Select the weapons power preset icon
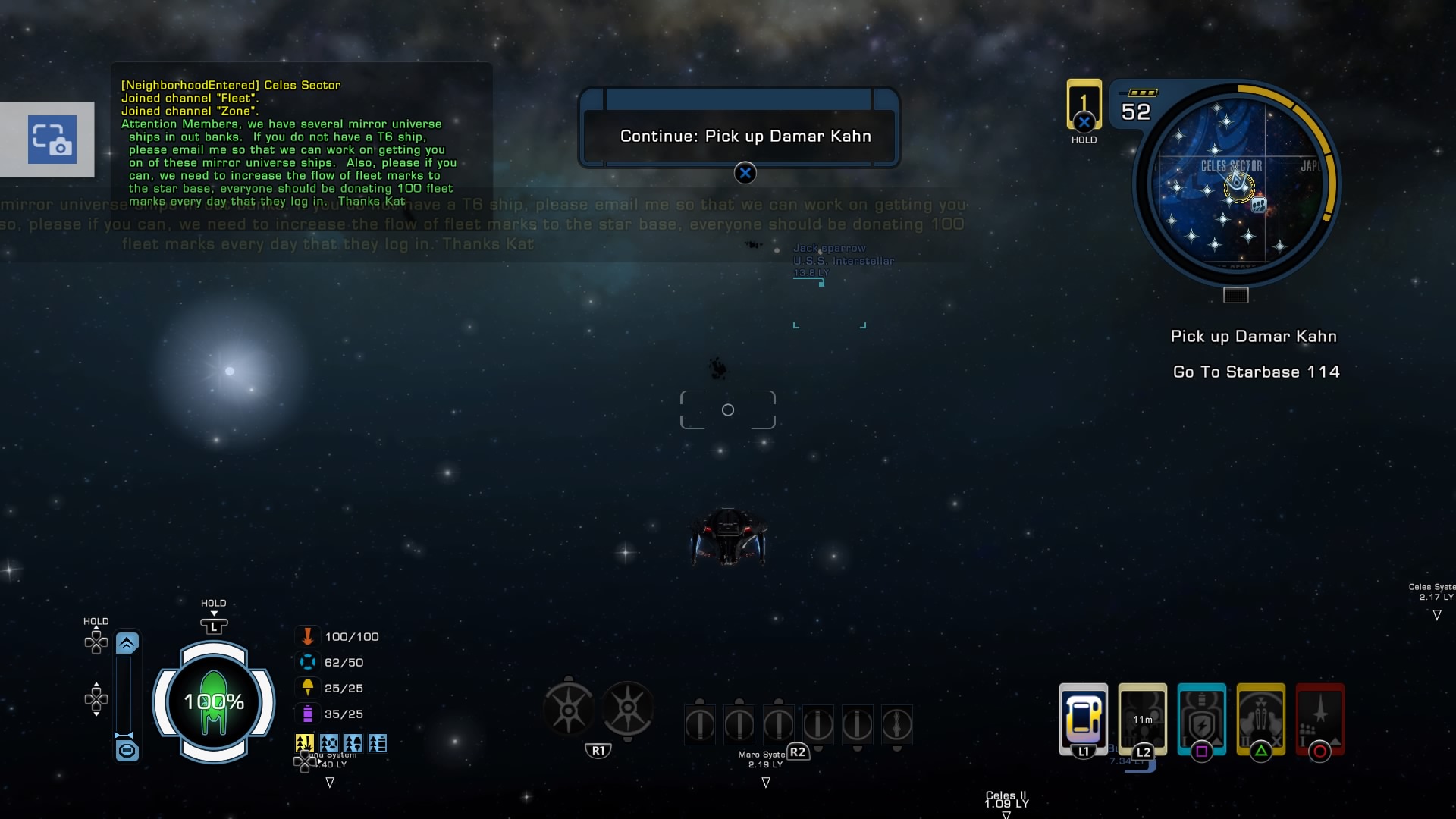This screenshot has height=819, width=1456. (x=305, y=743)
